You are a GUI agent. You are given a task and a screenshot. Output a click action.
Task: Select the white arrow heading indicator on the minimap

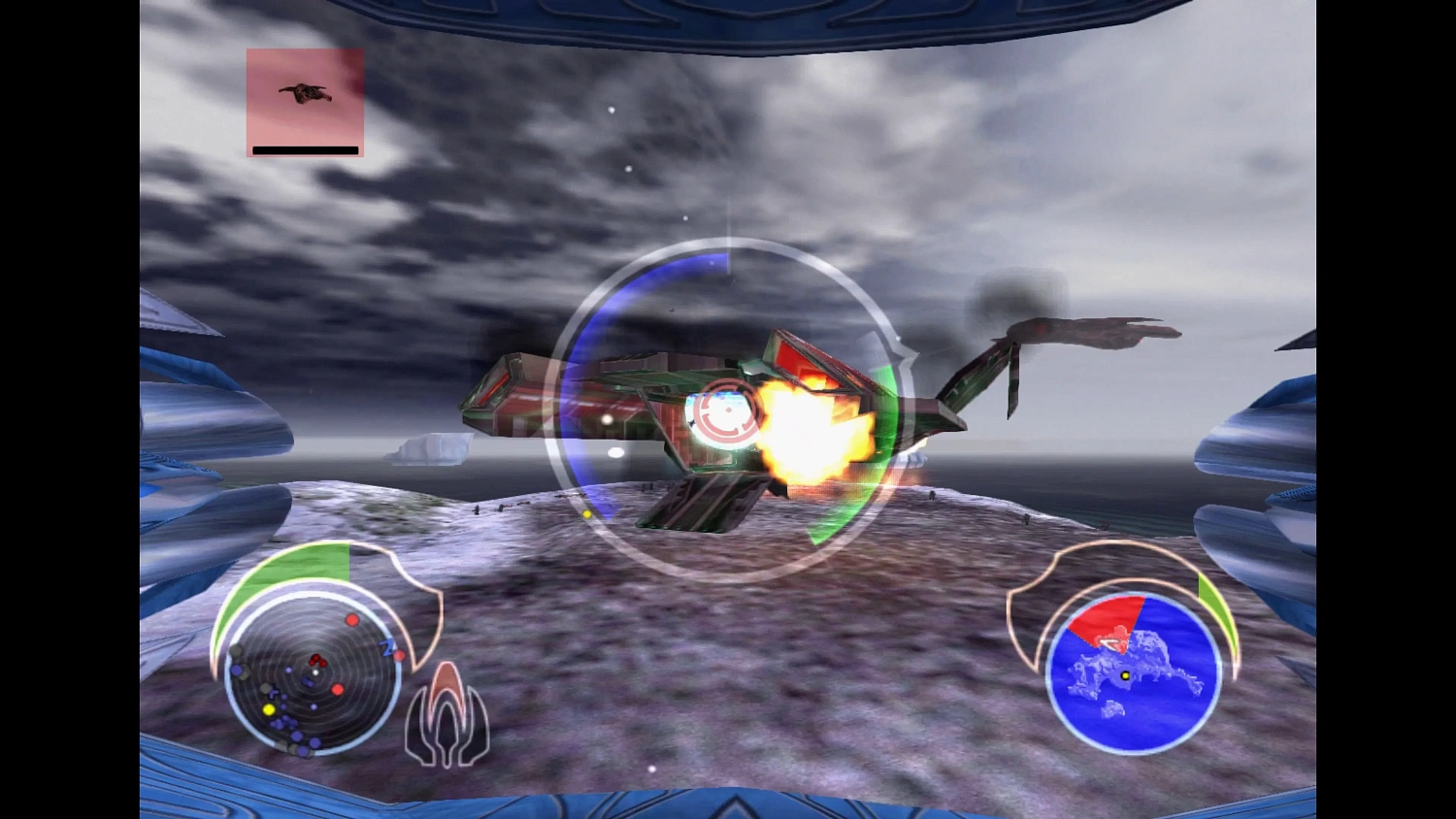pyautogui.click(x=1111, y=644)
